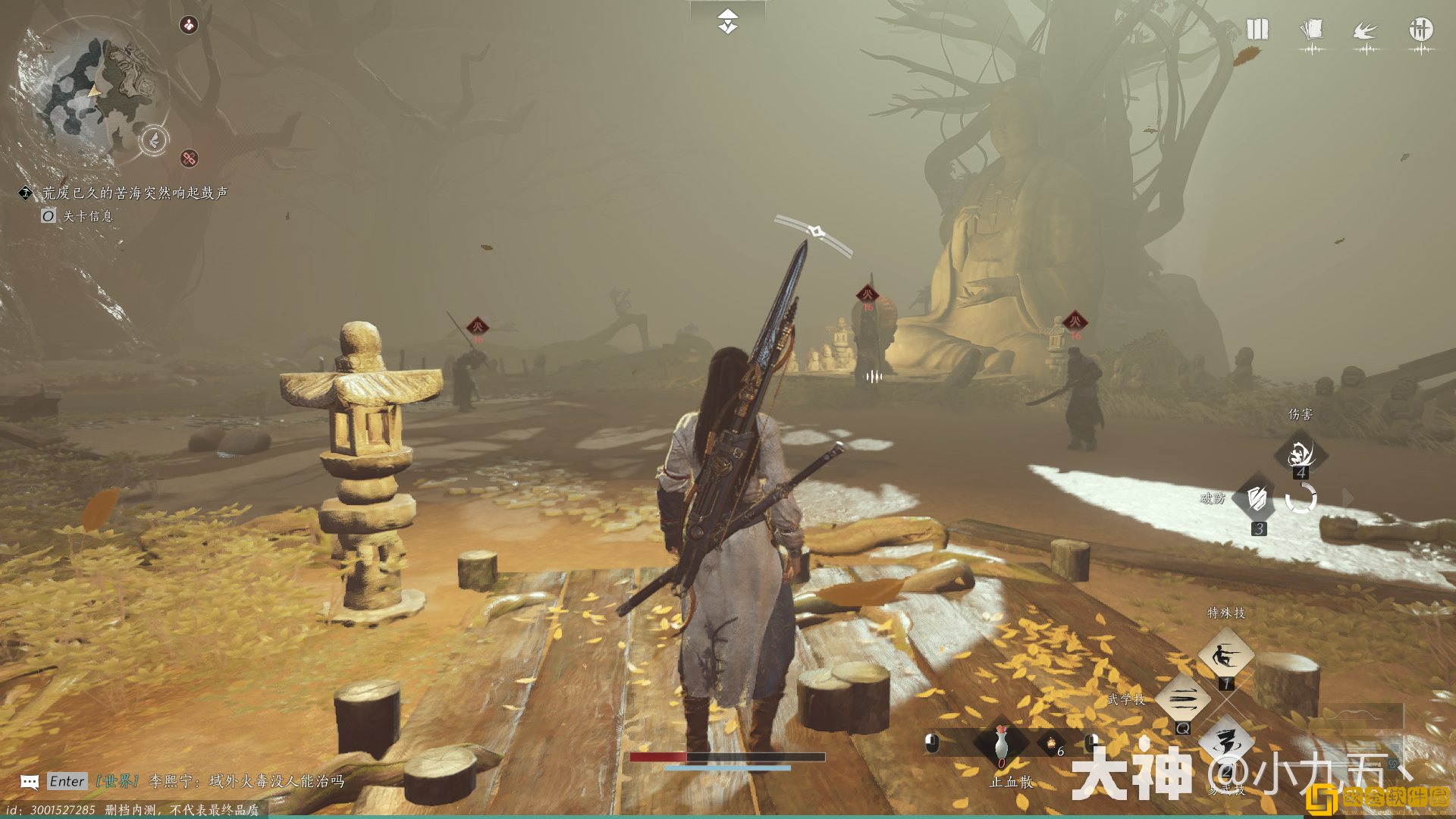Use the 止血散 healing vase item
Viewport: 1456px width, 819px height.
point(1001,744)
